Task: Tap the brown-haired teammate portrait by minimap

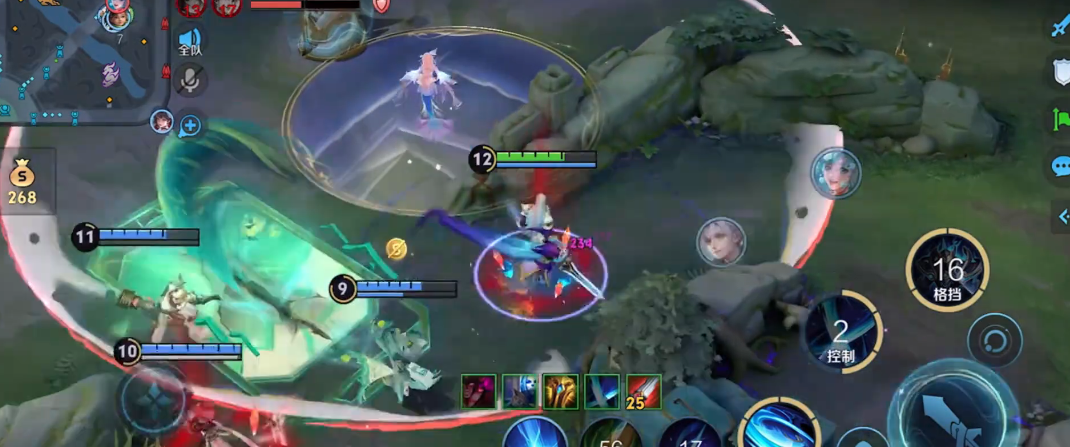Action: (160, 121)
